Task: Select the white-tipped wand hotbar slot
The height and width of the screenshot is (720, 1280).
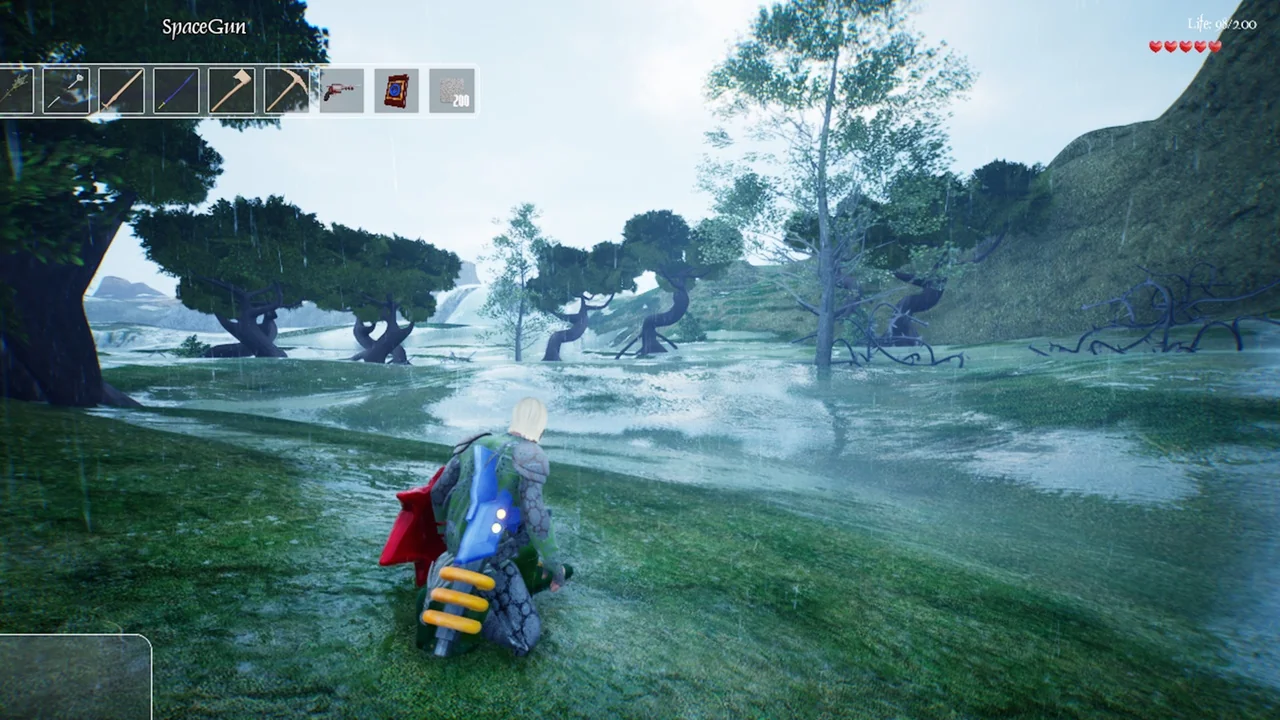Action: [66, 91]
